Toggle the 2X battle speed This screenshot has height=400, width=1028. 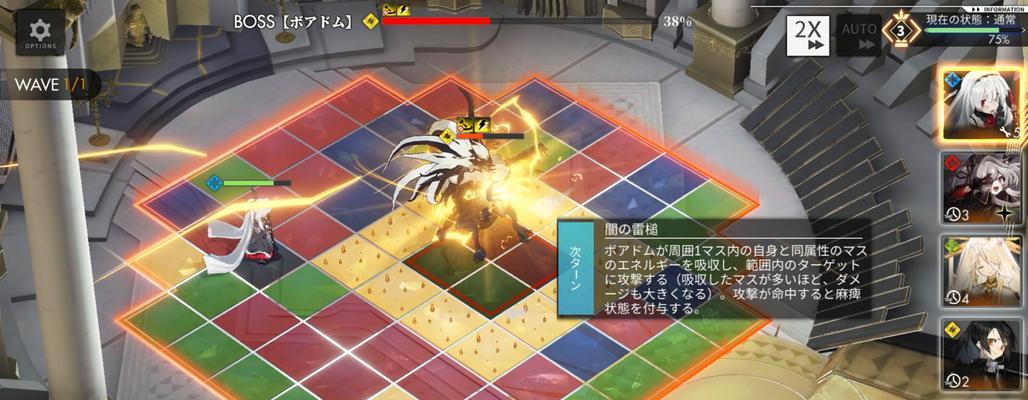807,35
